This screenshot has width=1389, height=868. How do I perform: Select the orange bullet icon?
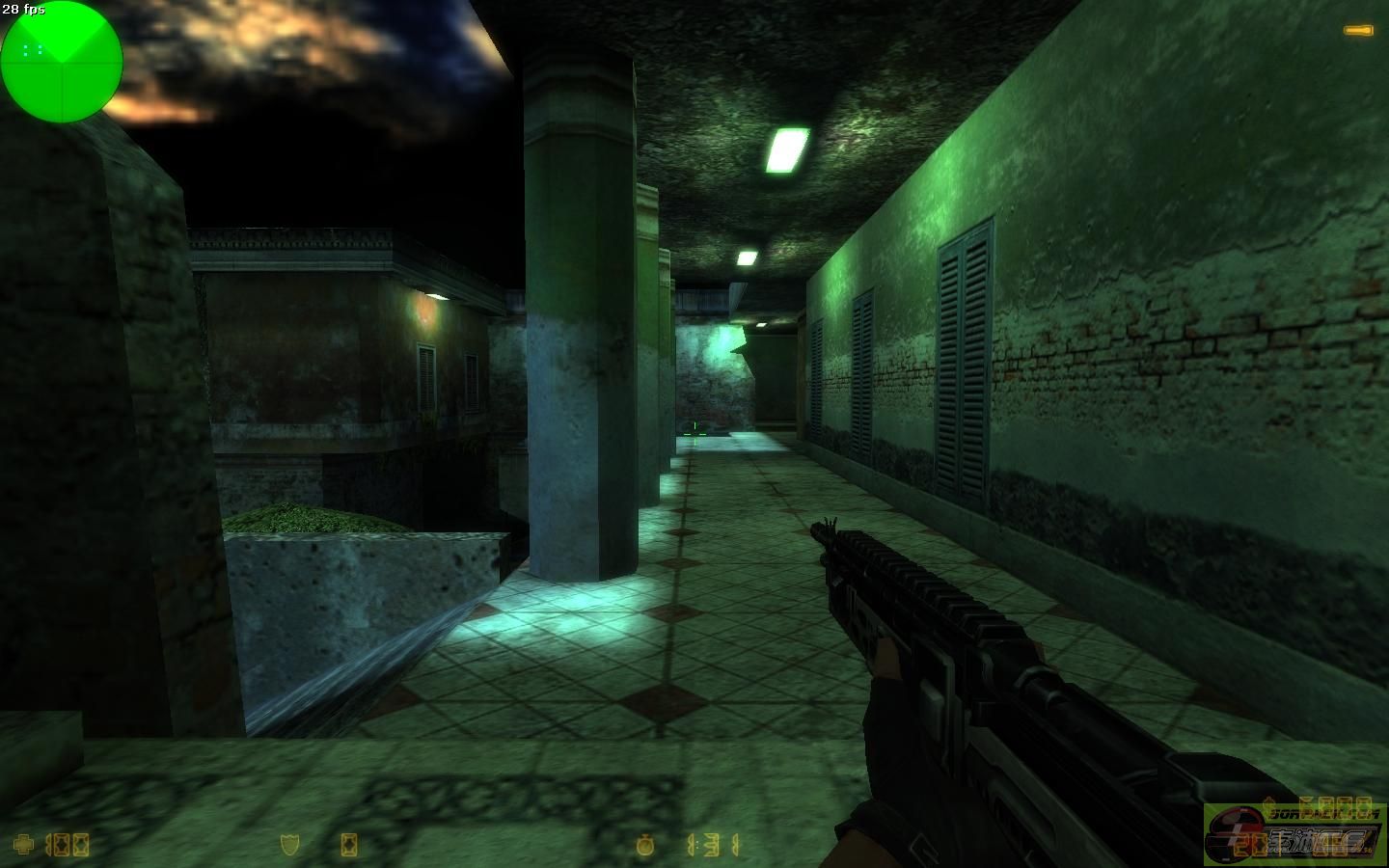point(1359,31)
